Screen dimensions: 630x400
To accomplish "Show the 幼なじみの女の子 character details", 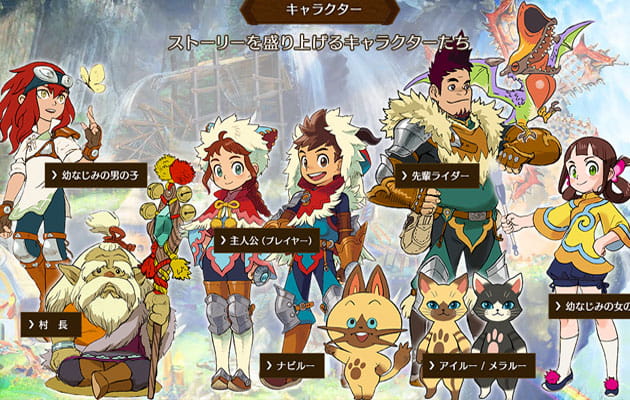I will pos(590,305).
